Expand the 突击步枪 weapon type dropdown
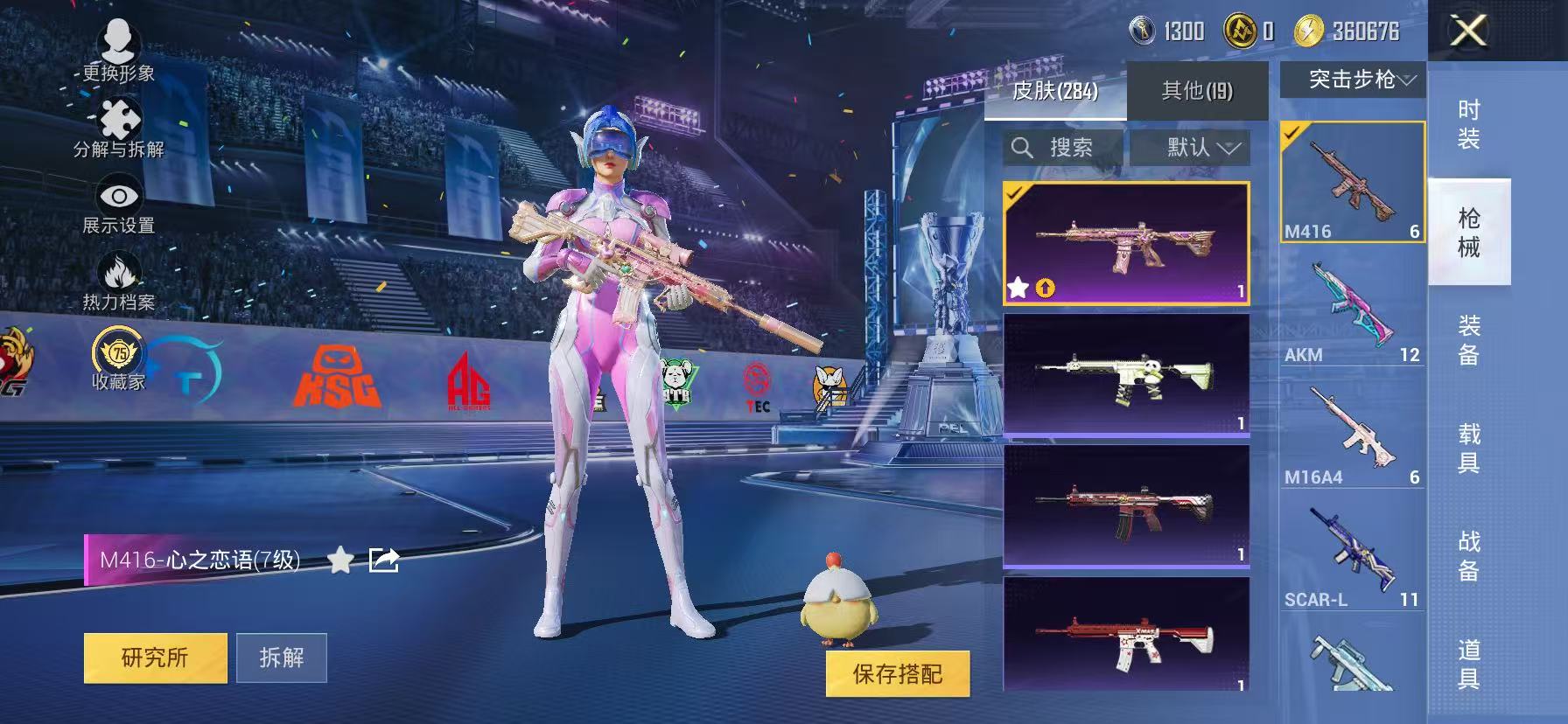This screenshot has height=724, width=1568. click(x=1351, y=80)
